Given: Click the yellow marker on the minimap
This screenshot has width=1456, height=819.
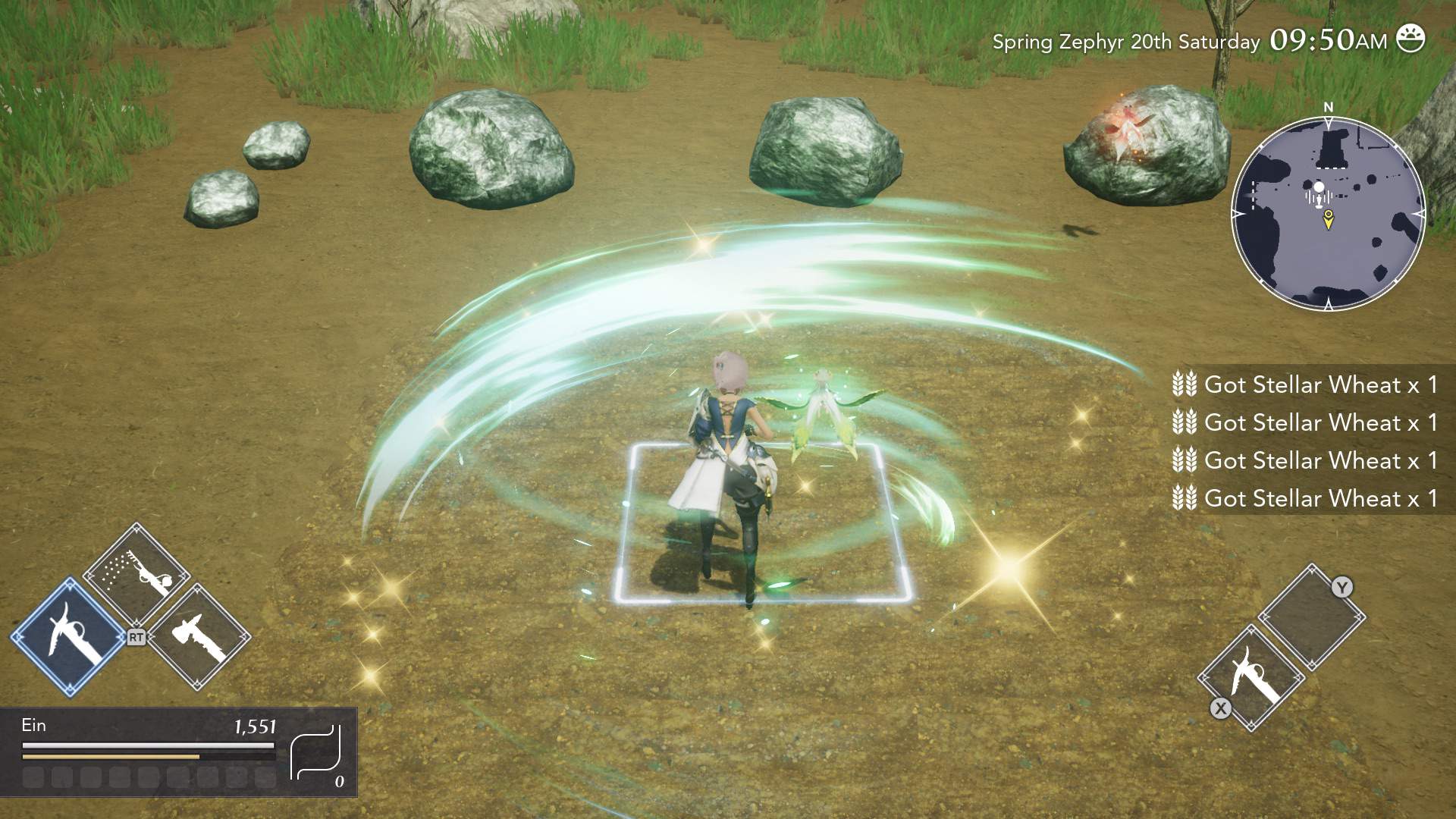Looking at the screenshot, I should 1328,220.
